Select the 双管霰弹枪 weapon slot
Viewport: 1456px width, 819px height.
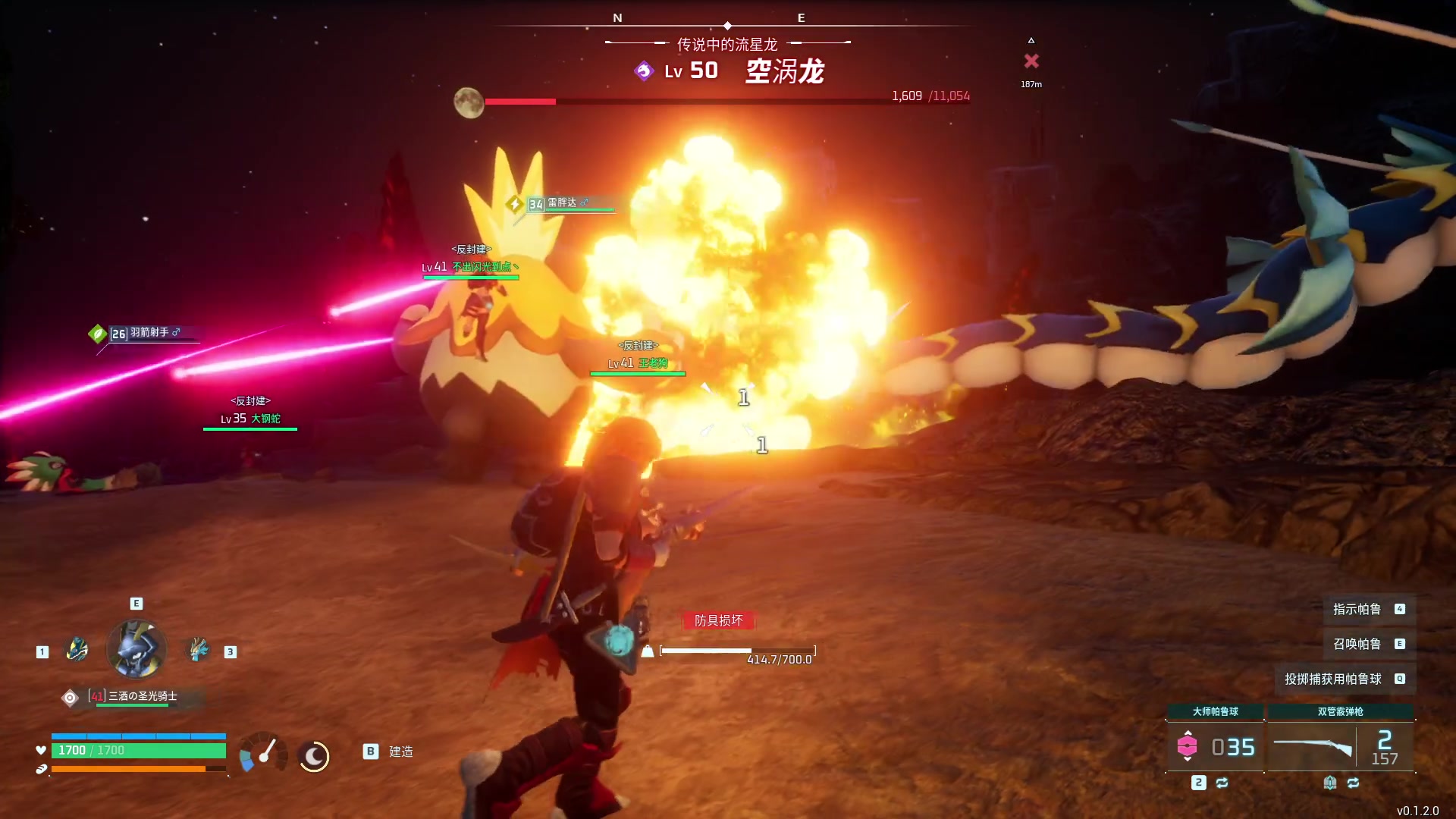point(1340,747)
